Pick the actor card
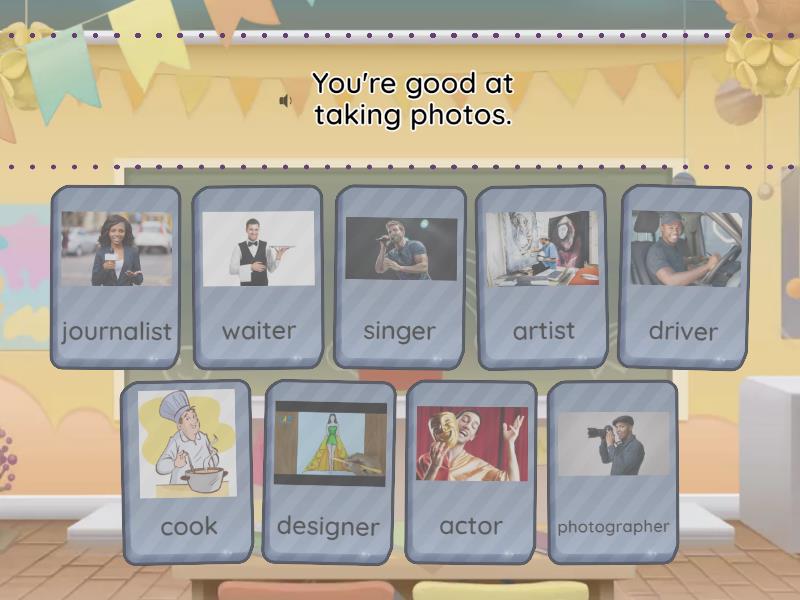 pyautogui.click(x=471, y=470)
